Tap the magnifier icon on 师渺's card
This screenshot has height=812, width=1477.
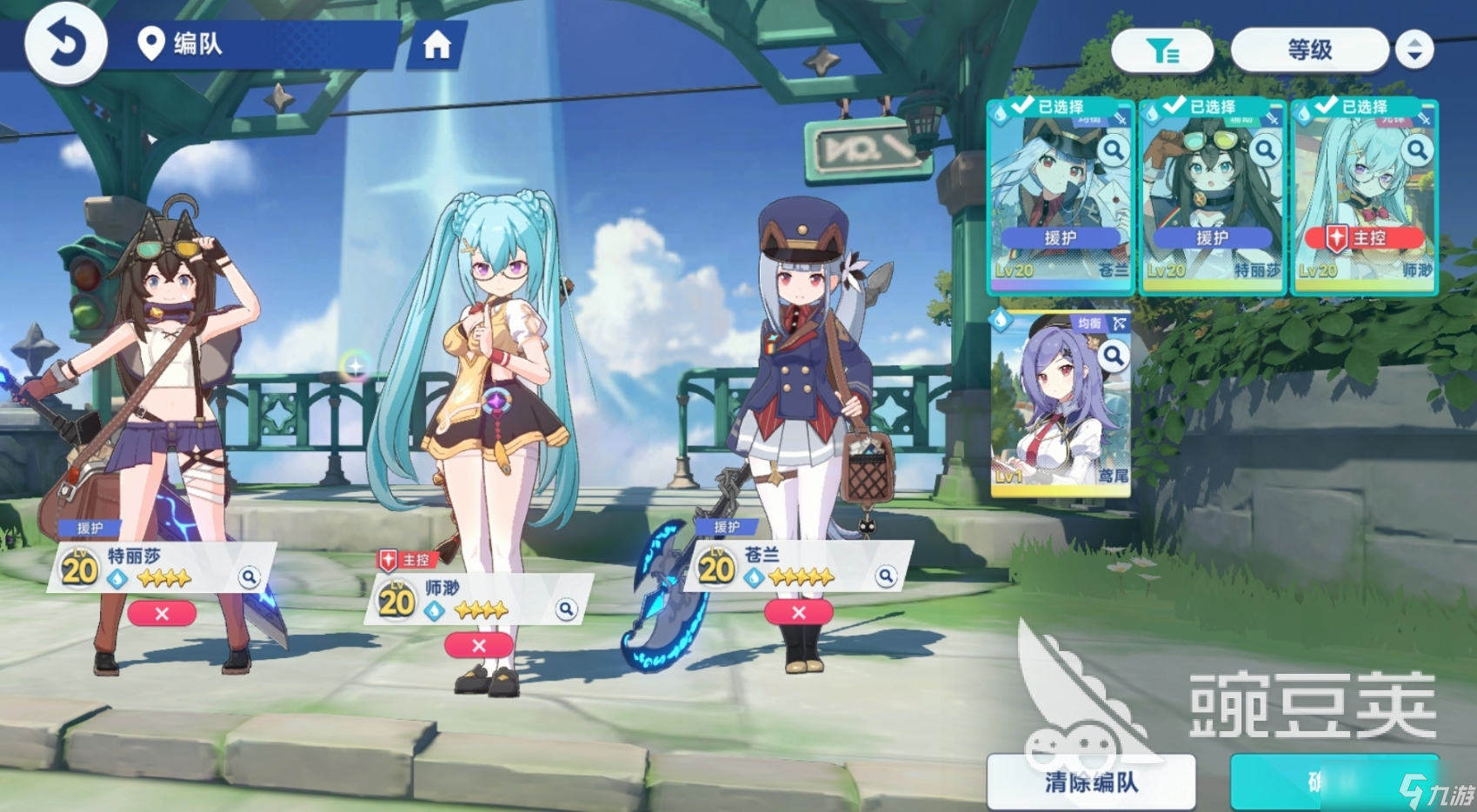[x=1416, y=150]
